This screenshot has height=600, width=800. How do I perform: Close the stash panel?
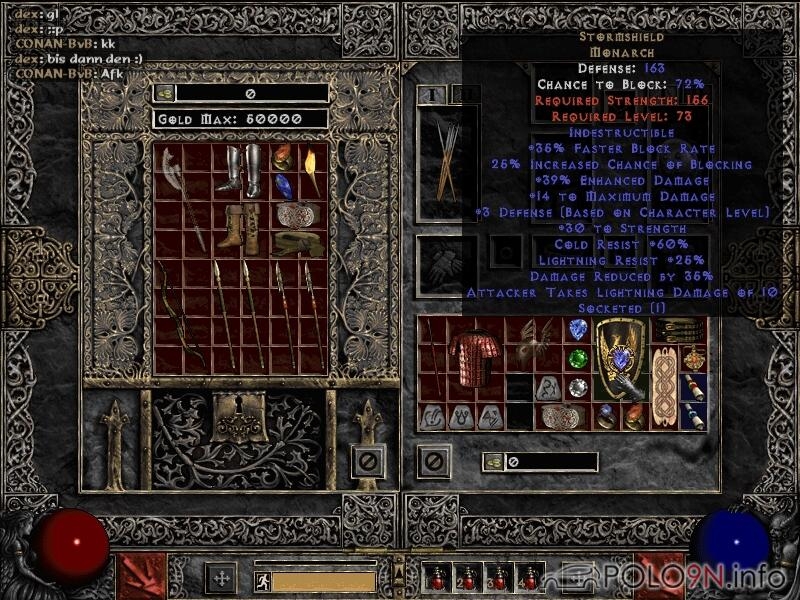pyautogui.click(x=368, y=461)
